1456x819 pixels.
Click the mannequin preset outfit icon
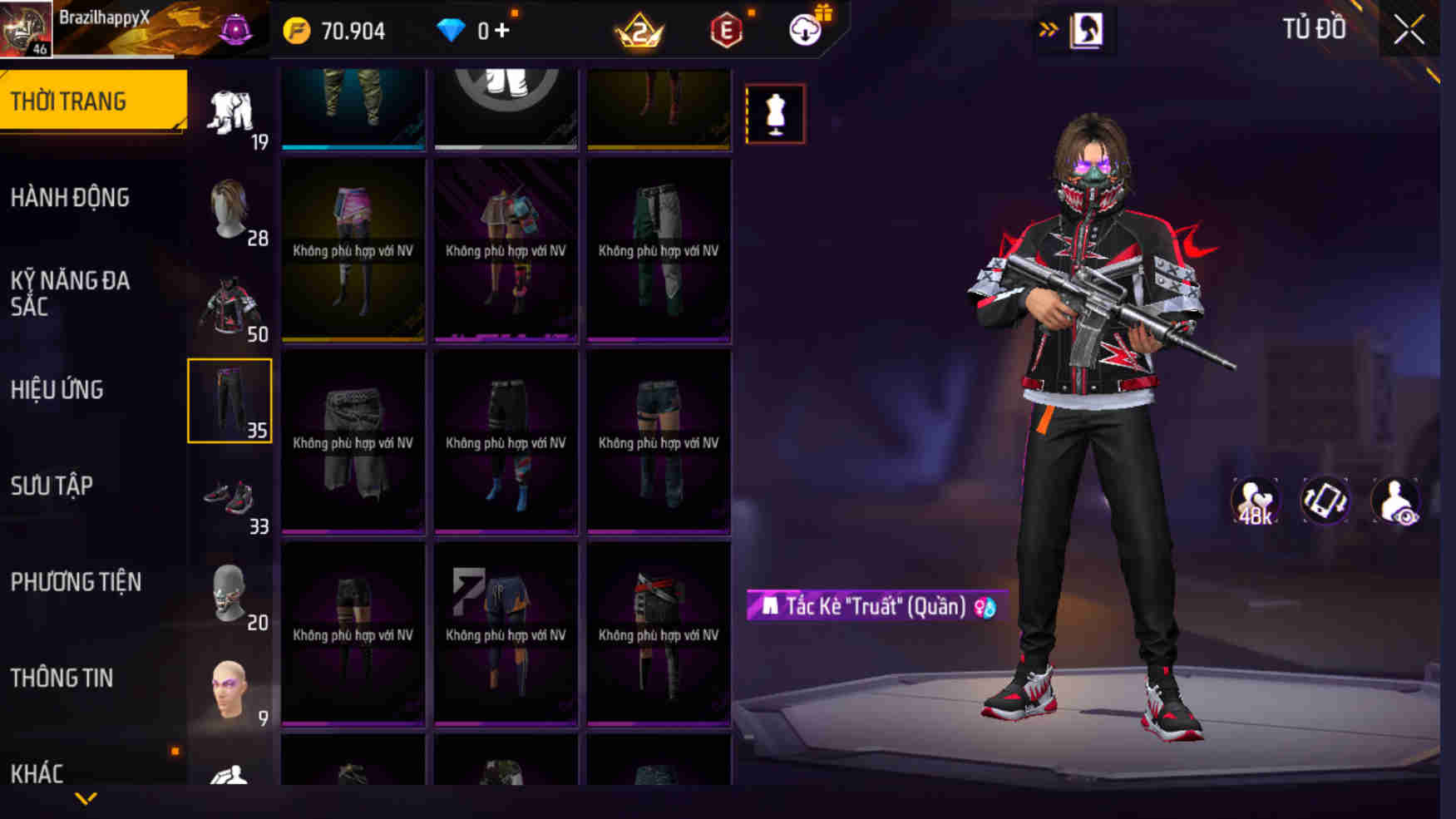point(777,112)
